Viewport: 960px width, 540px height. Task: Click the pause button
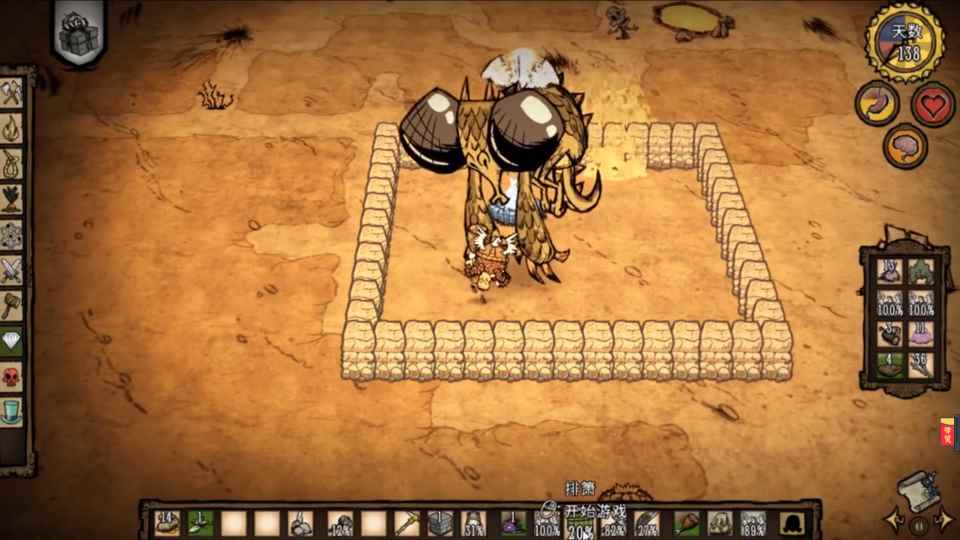coord(917,521)
